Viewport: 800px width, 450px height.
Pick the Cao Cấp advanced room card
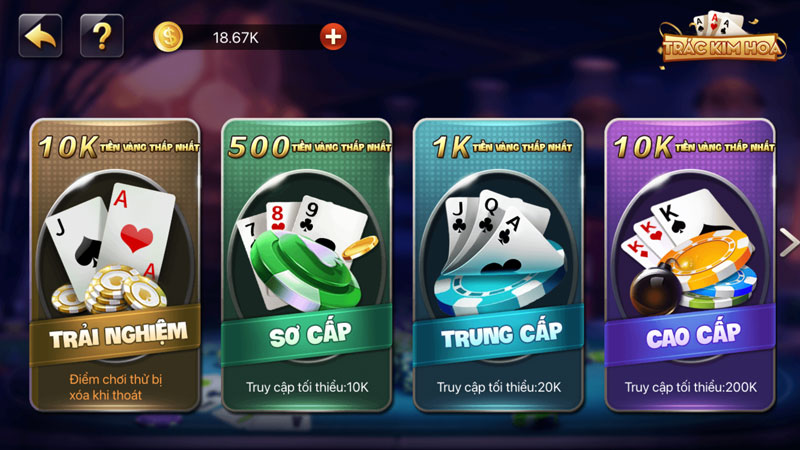(x=689, y=265)
